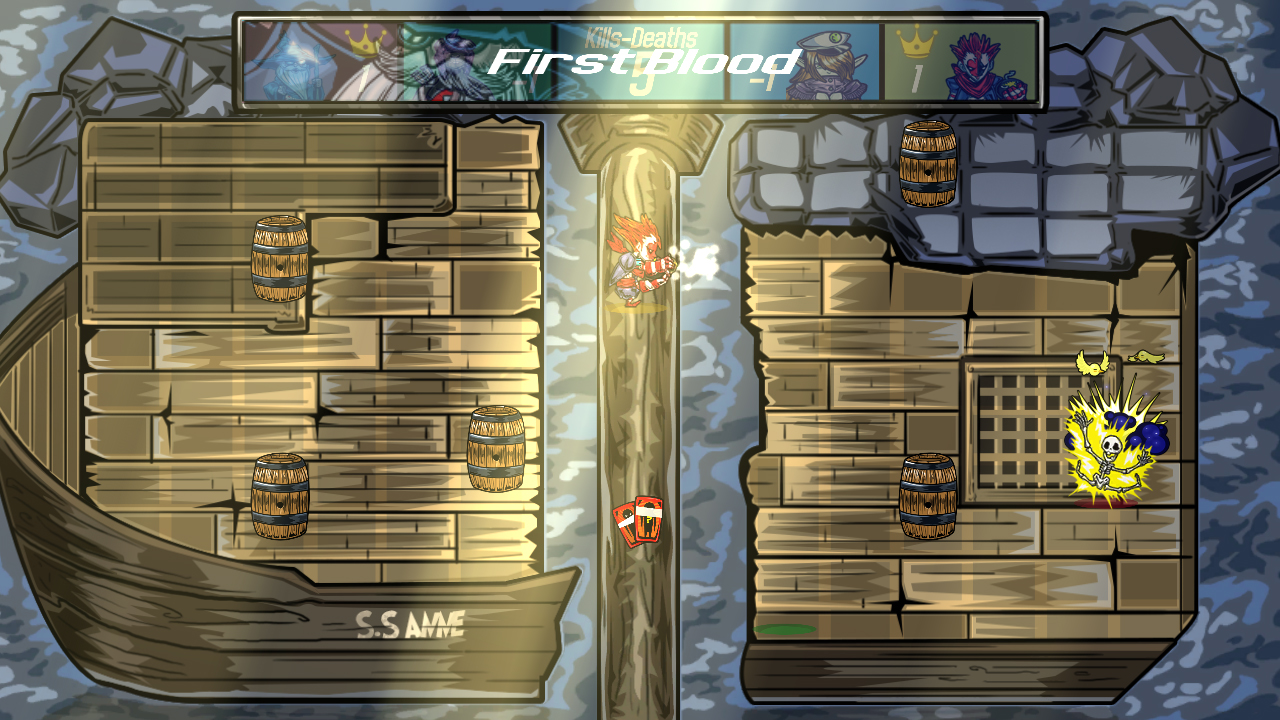Click the S.S ANNE ship name text
Viewport: 1280px width, 720px height.
pyautogui.click(x=410, y=622)
